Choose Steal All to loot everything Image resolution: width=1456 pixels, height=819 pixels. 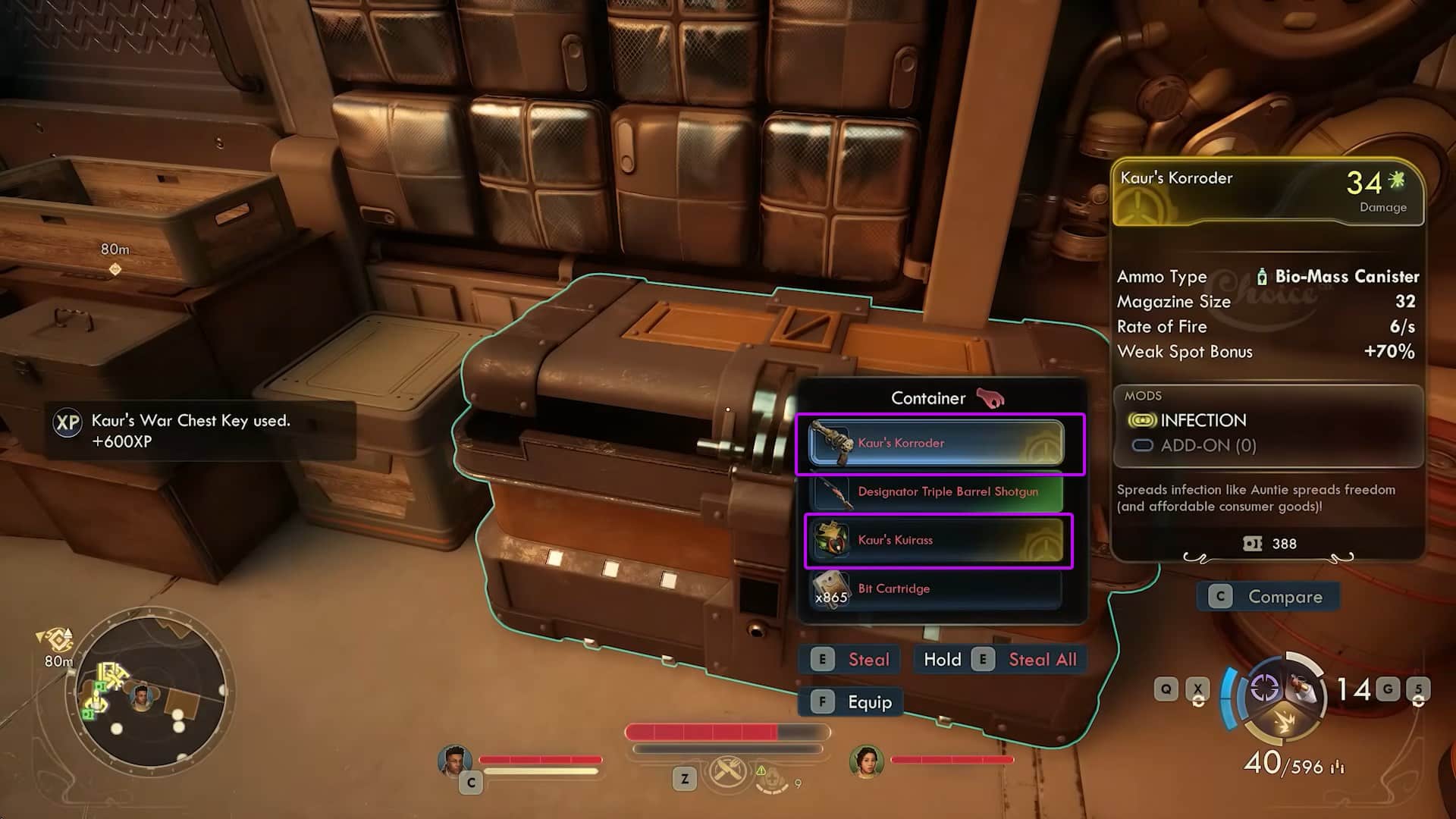pyautogui.click(x=1001, y=660)
